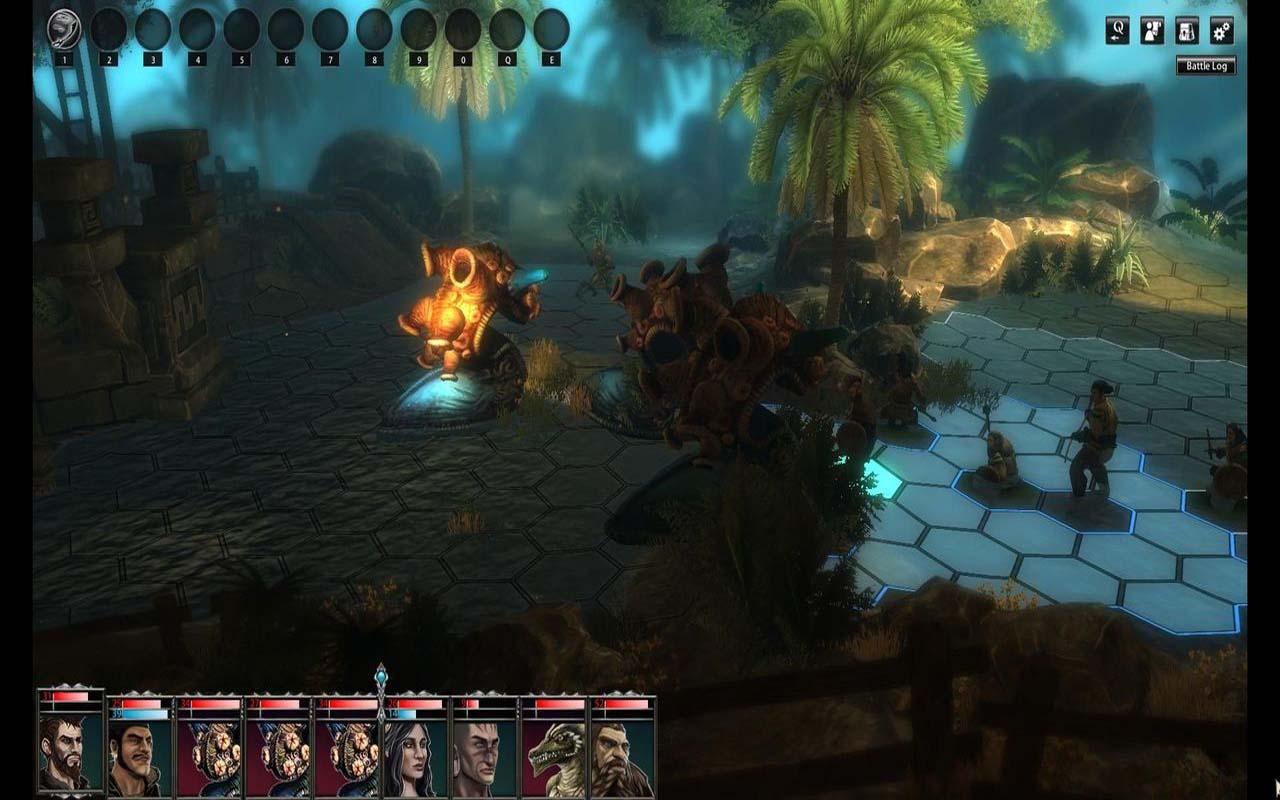Image resolution: width=1280 pixels, height=800 pixels.
Task: Click the Q quest arrow icon
Action: point(1117,30)
